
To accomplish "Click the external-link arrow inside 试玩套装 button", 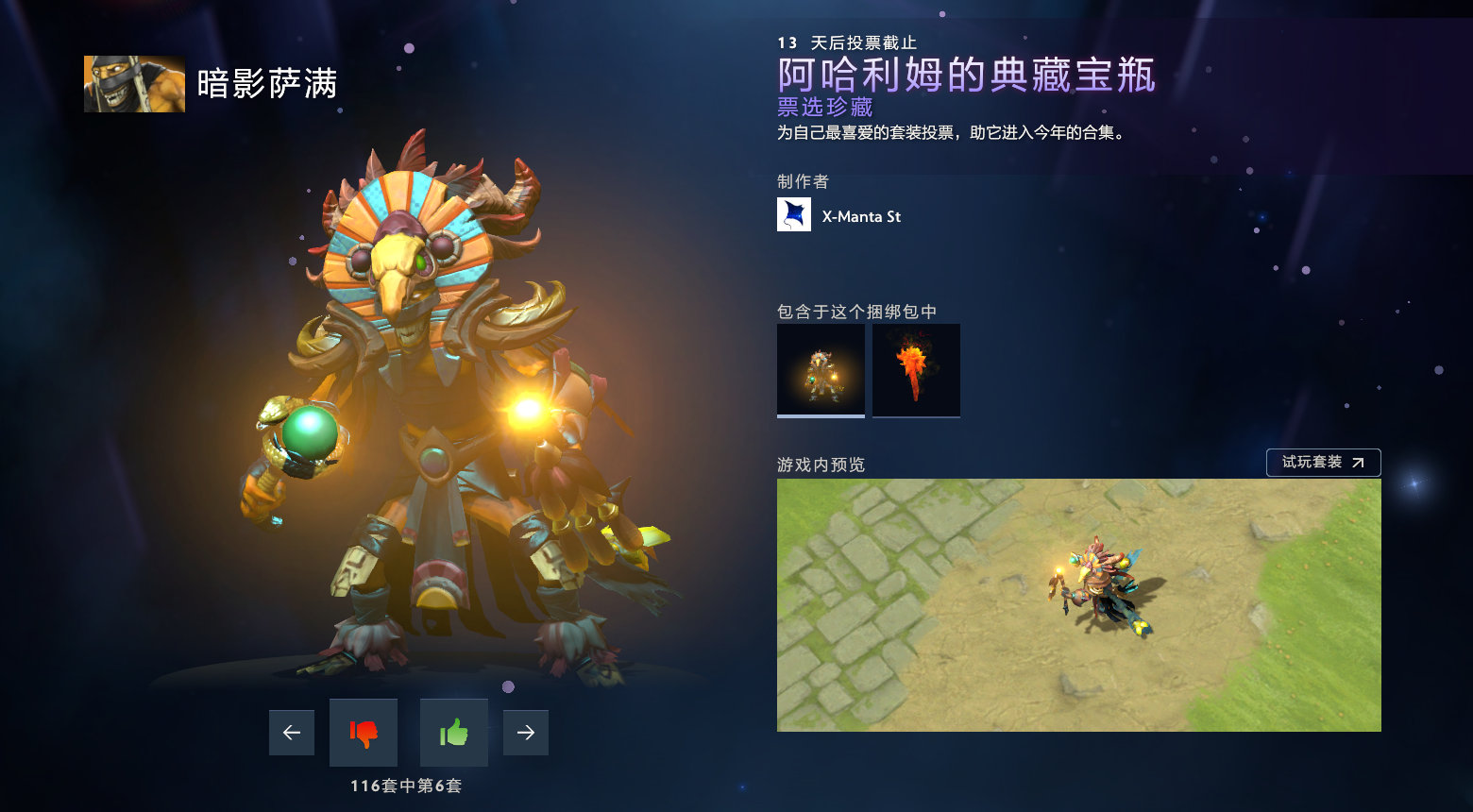I will [x=1360, y=463].
